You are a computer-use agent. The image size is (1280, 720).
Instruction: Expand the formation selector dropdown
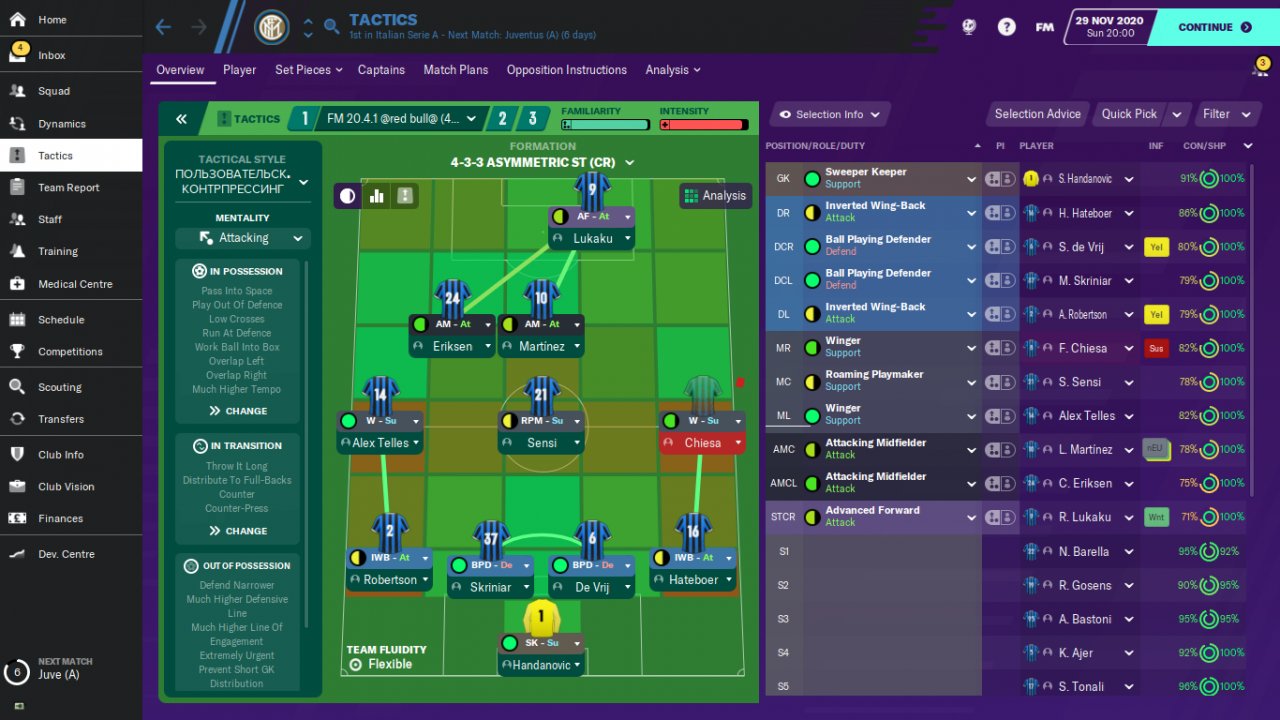542,162
